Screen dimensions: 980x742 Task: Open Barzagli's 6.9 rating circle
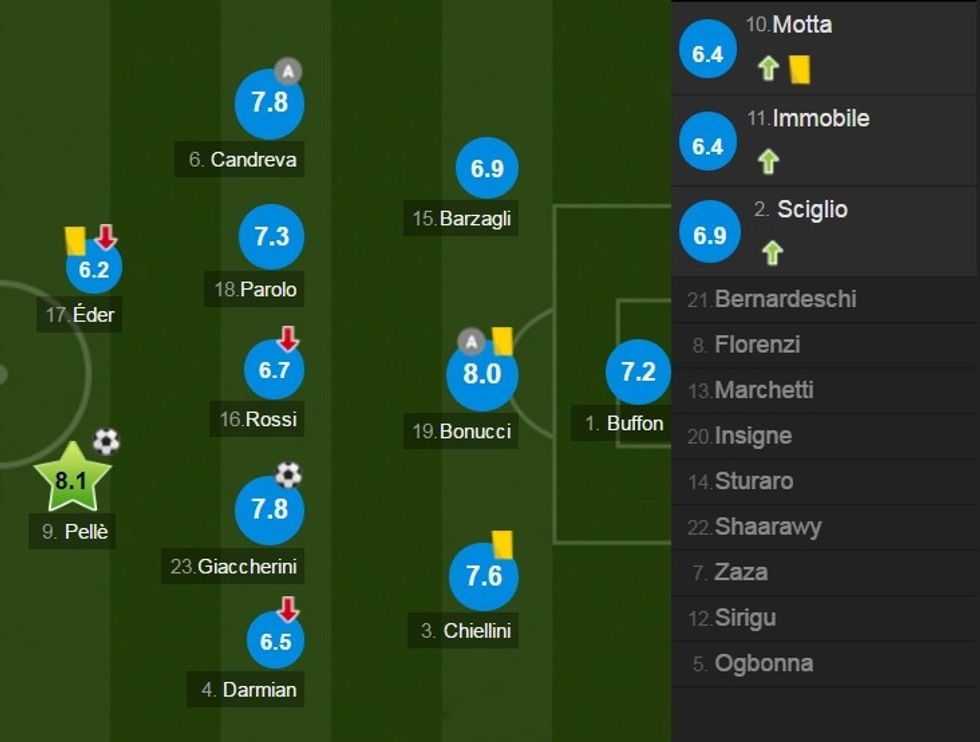tap(487, 169)
